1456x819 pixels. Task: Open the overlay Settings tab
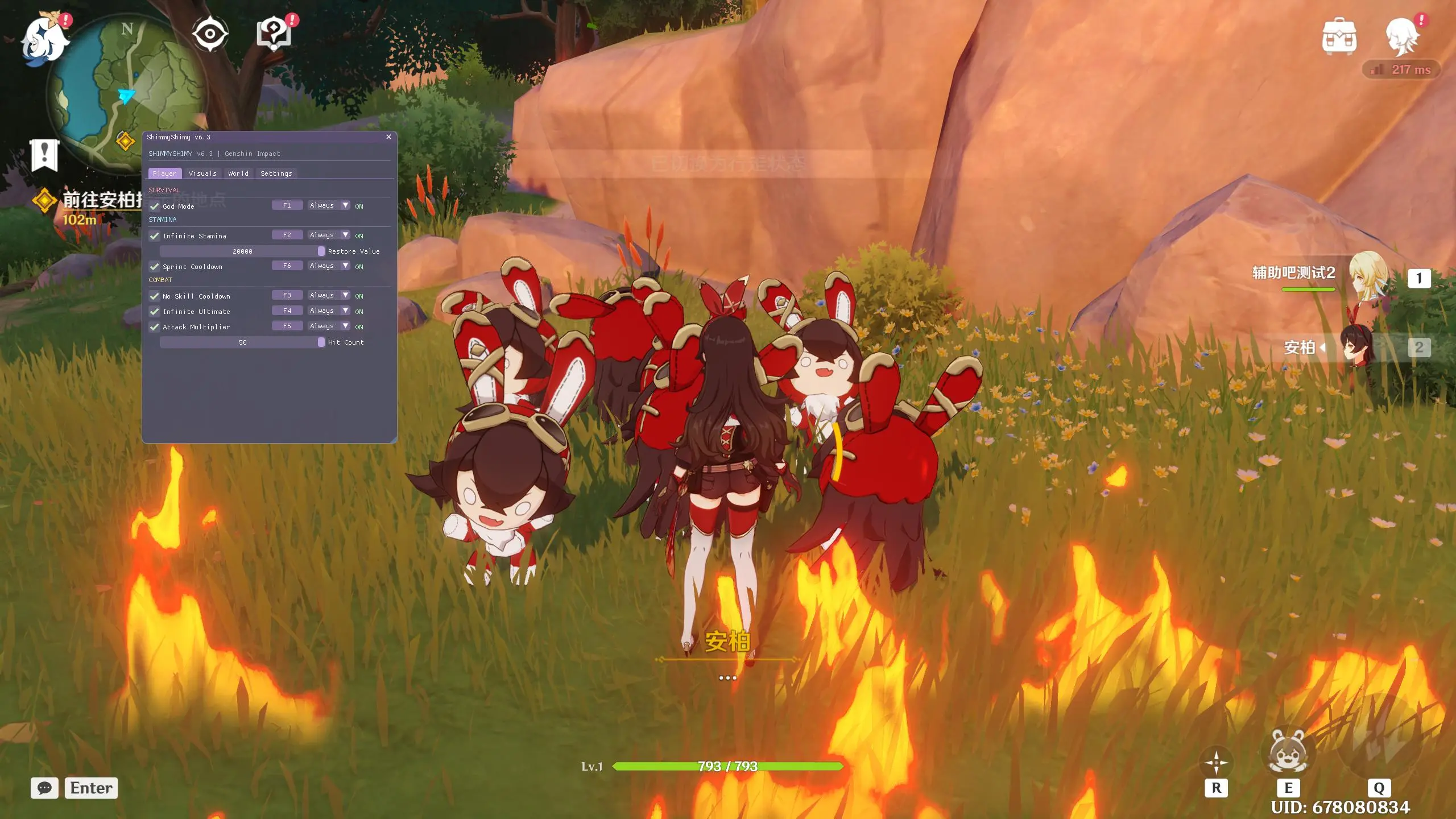tap(276, 173)
